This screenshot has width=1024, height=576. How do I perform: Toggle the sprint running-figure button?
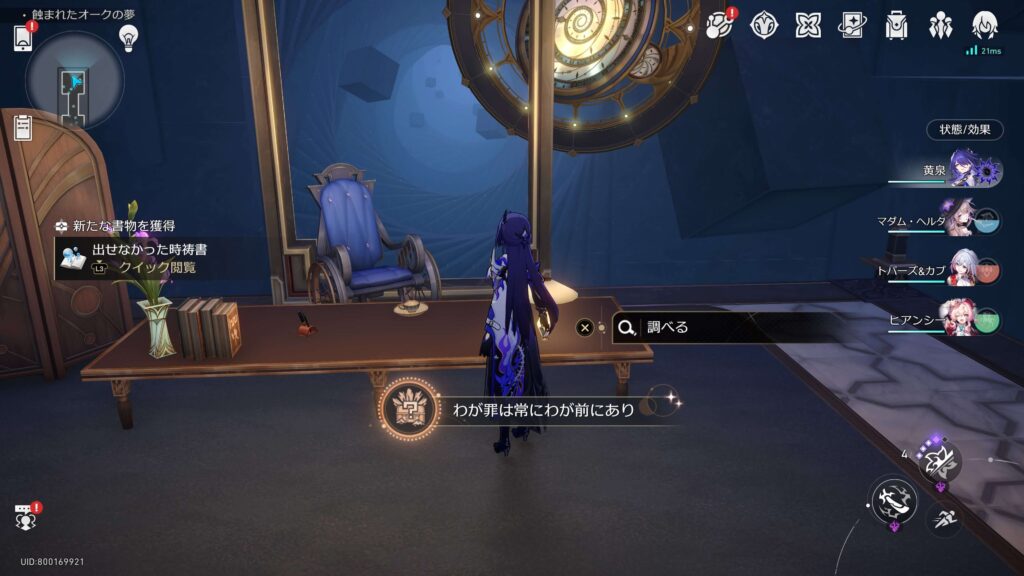(x=943, y=517)
